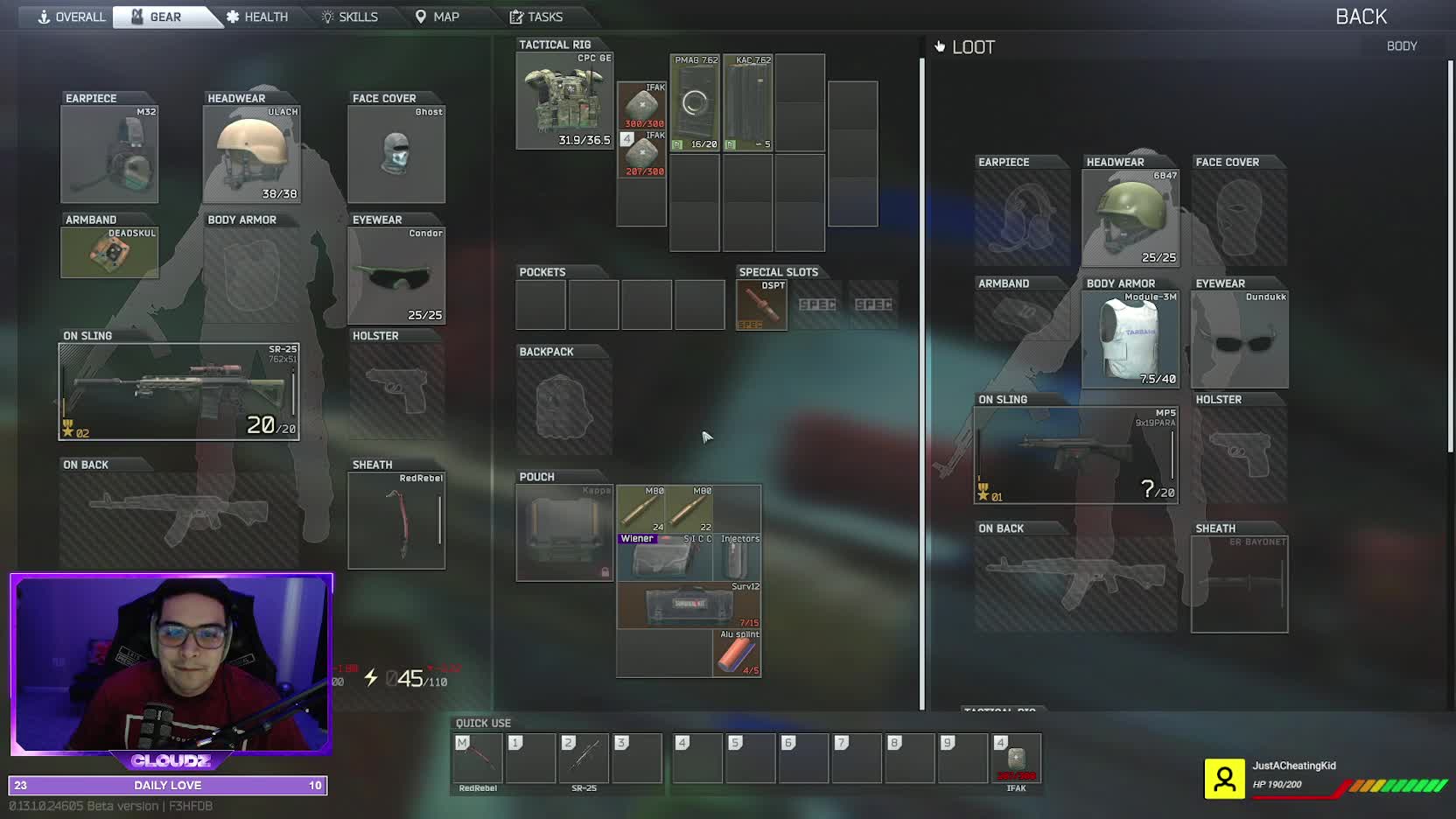The width and height of the screenshot is (1456, 819).
Task: Select the Surv12 kit in pouch
Action: coord(689,605)
